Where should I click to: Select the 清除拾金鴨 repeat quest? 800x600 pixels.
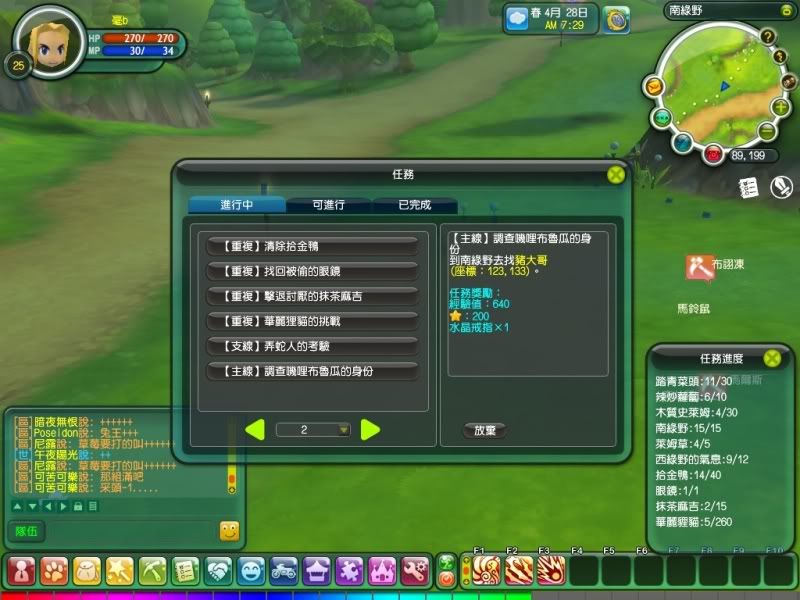click(311, 246)
